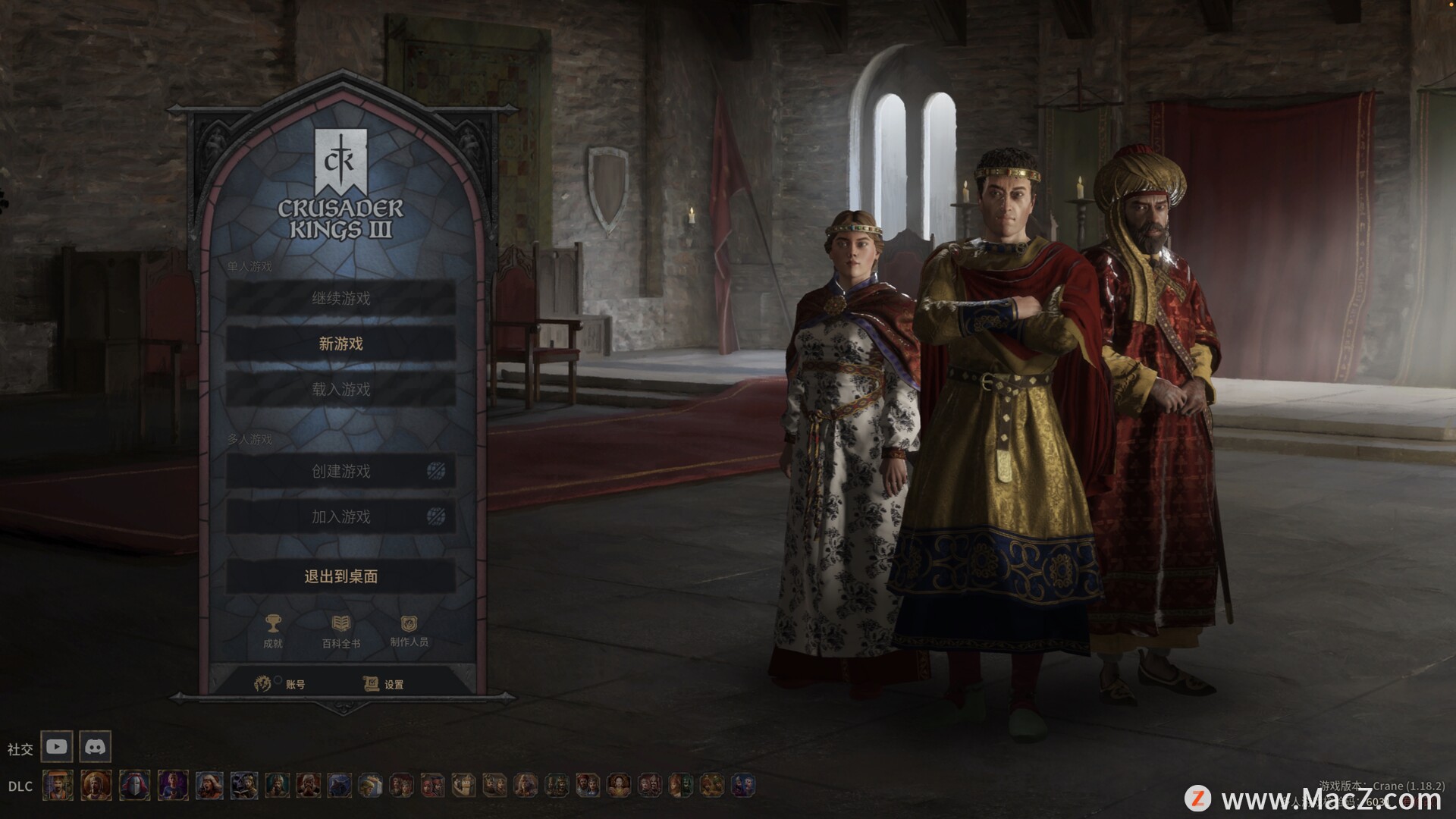The image size is (1456, 819).
Task: Open the load game menu (载入游戏)
Action: (x=340, y=390)
